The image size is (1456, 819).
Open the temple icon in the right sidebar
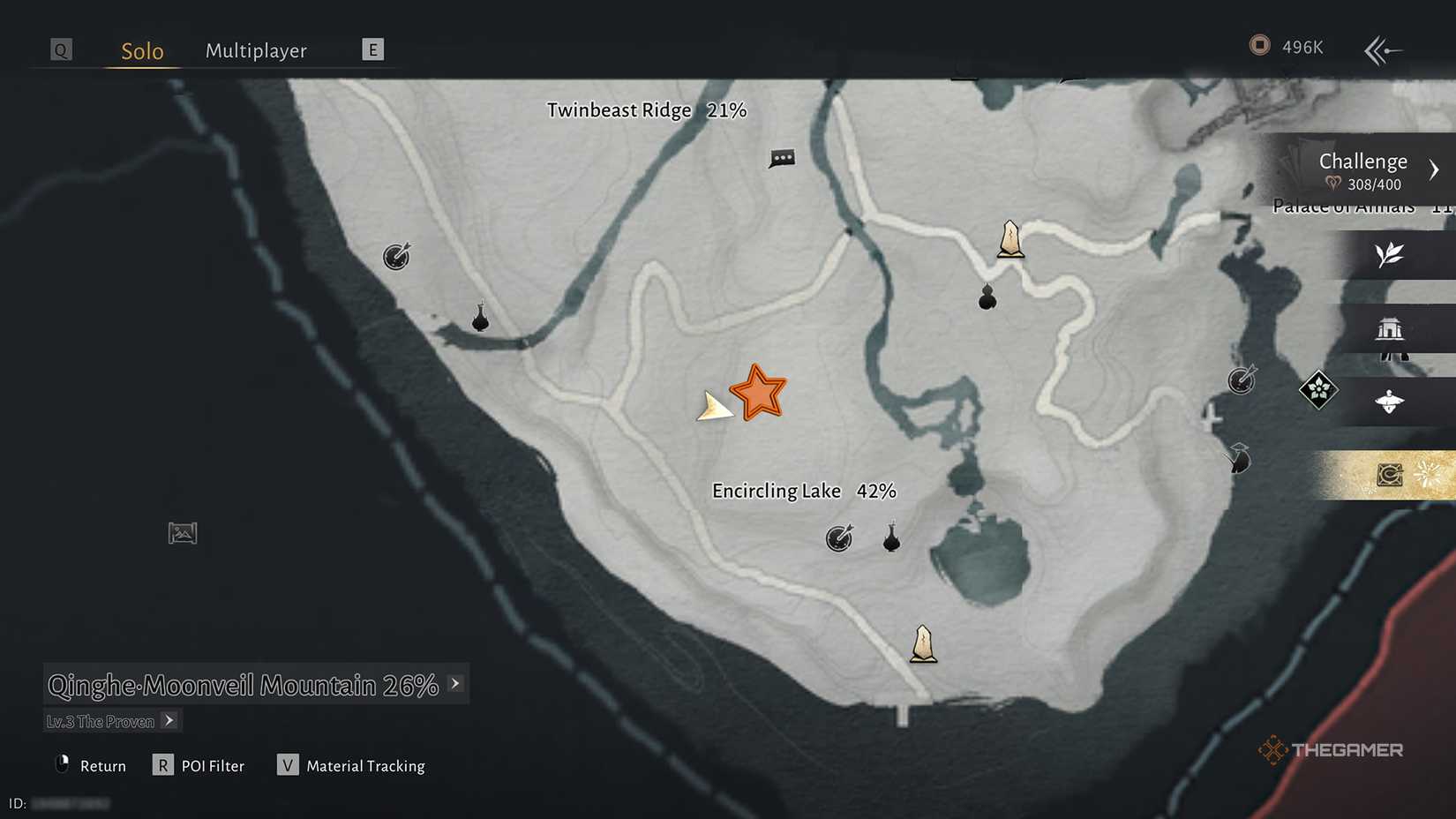1392,330
